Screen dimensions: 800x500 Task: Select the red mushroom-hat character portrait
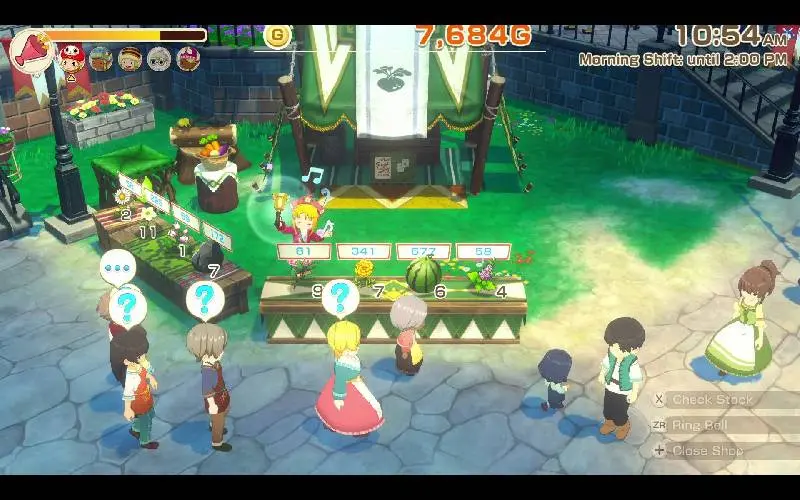(x=71, y=57)
